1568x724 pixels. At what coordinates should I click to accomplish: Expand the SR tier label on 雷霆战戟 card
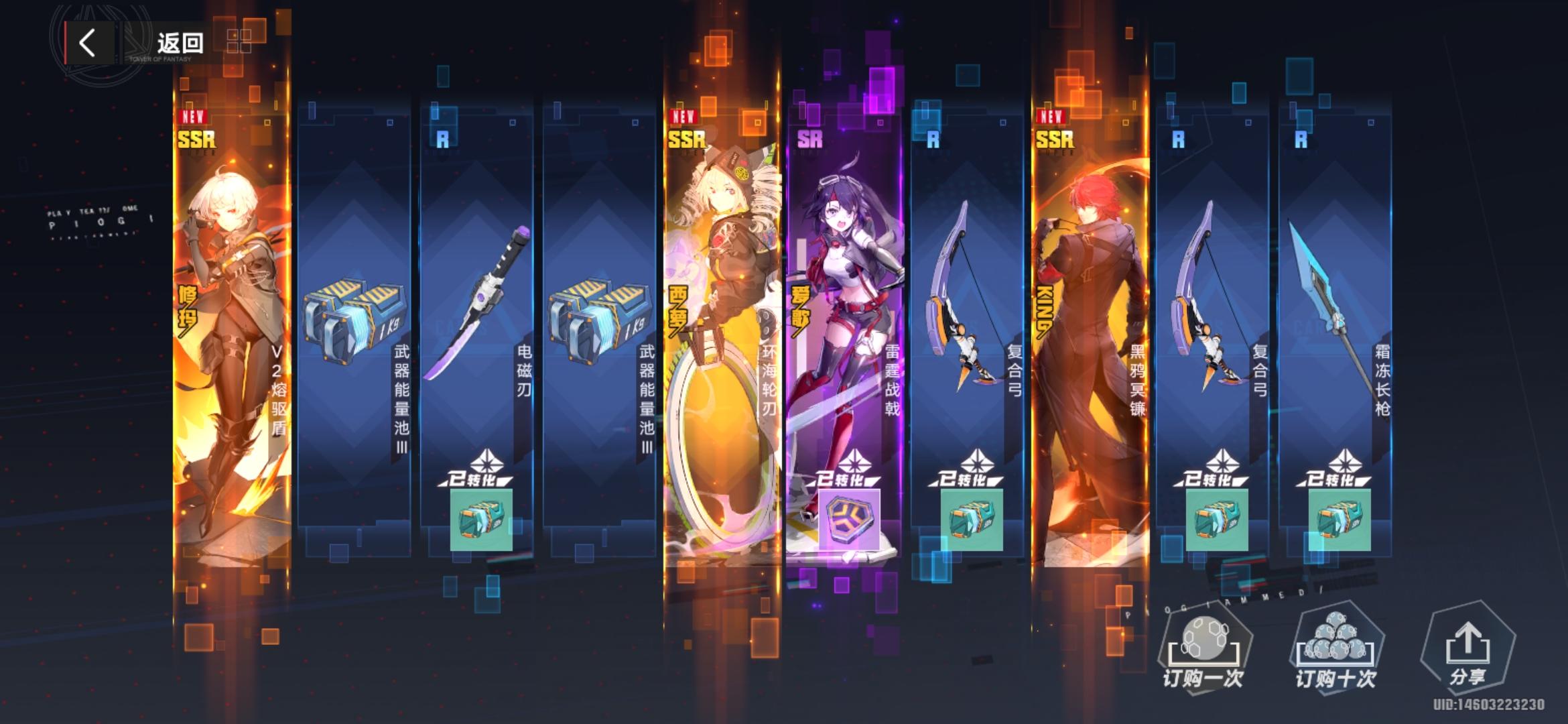pos(809,137)
